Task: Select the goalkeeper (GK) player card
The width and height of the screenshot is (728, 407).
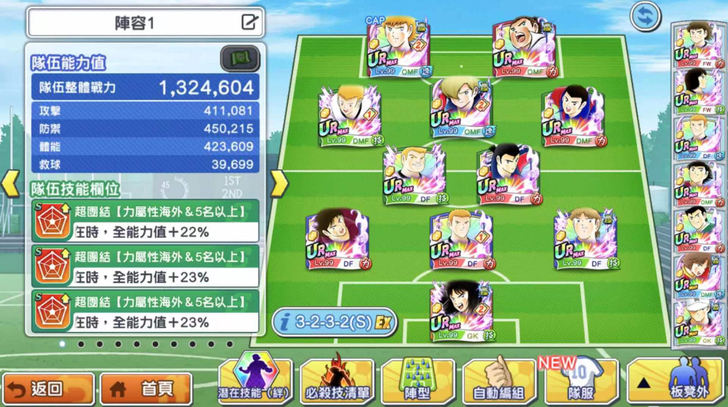Action: (461, 311)
